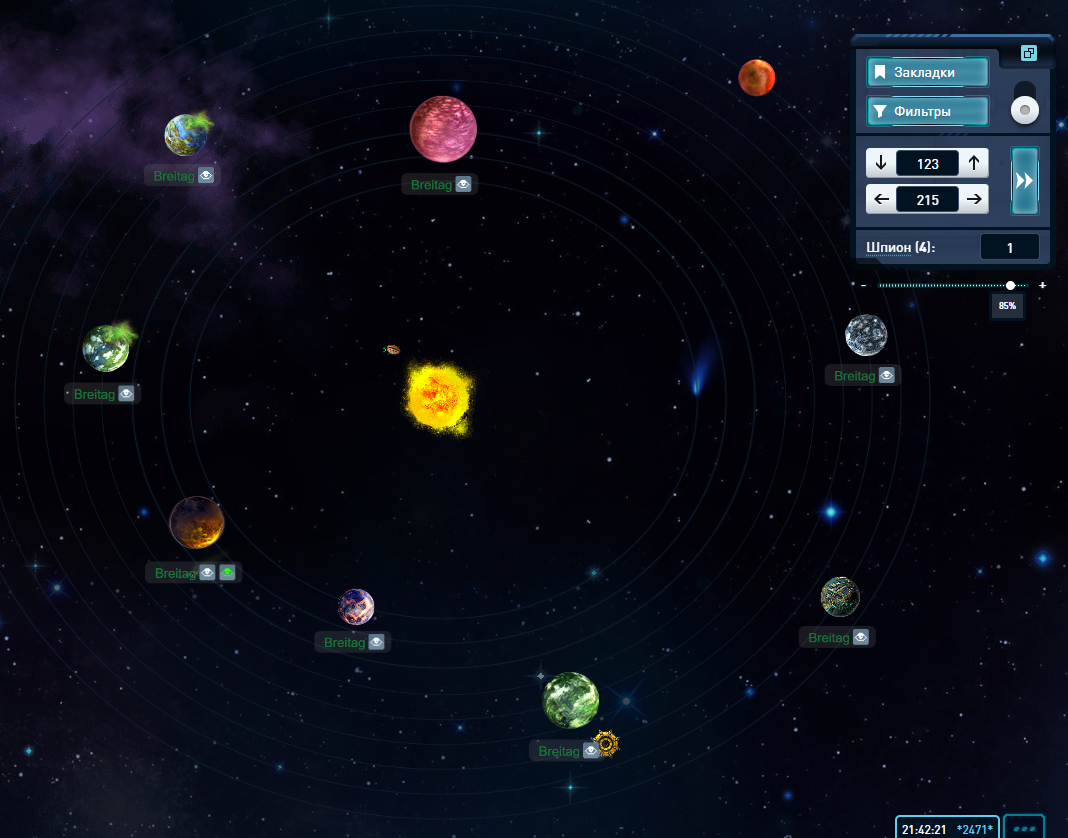Click the pop-out window icon on the panel

coord(1029,53)
